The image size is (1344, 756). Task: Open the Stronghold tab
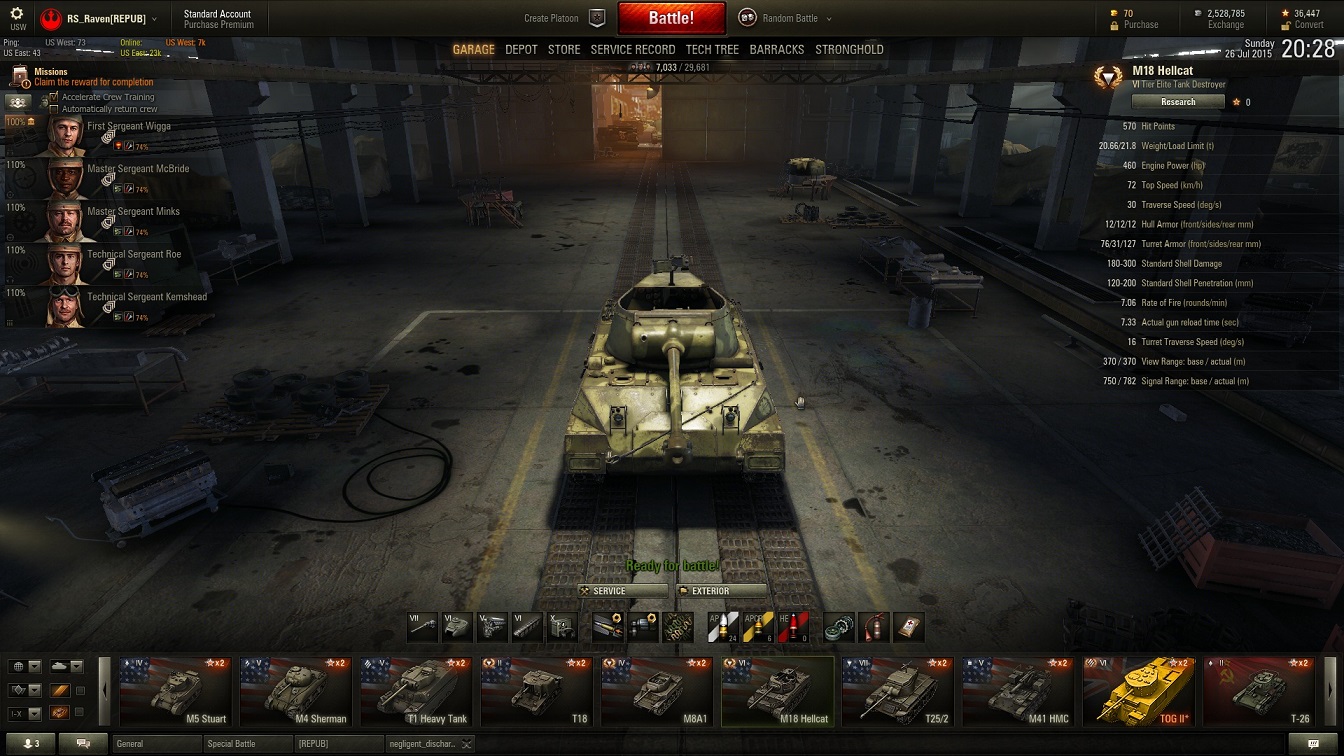849,49
